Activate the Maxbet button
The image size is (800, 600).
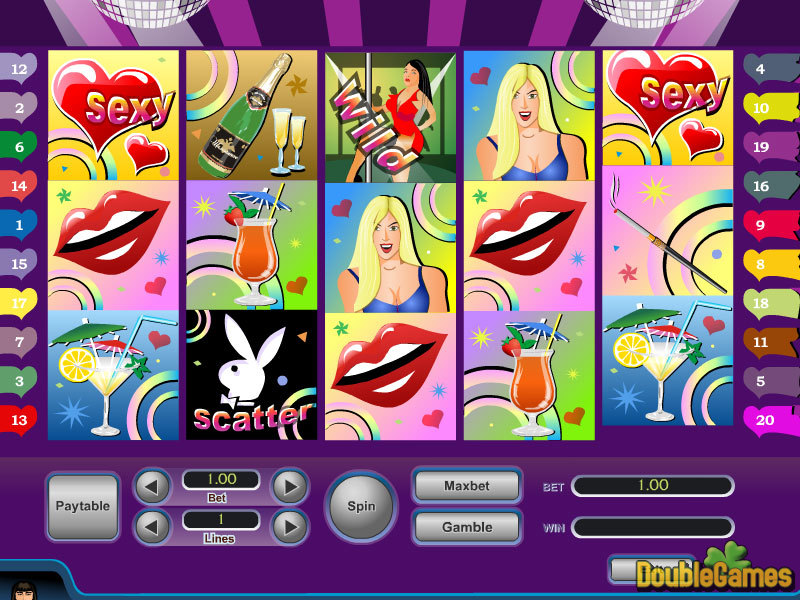[x=467, y=486]
